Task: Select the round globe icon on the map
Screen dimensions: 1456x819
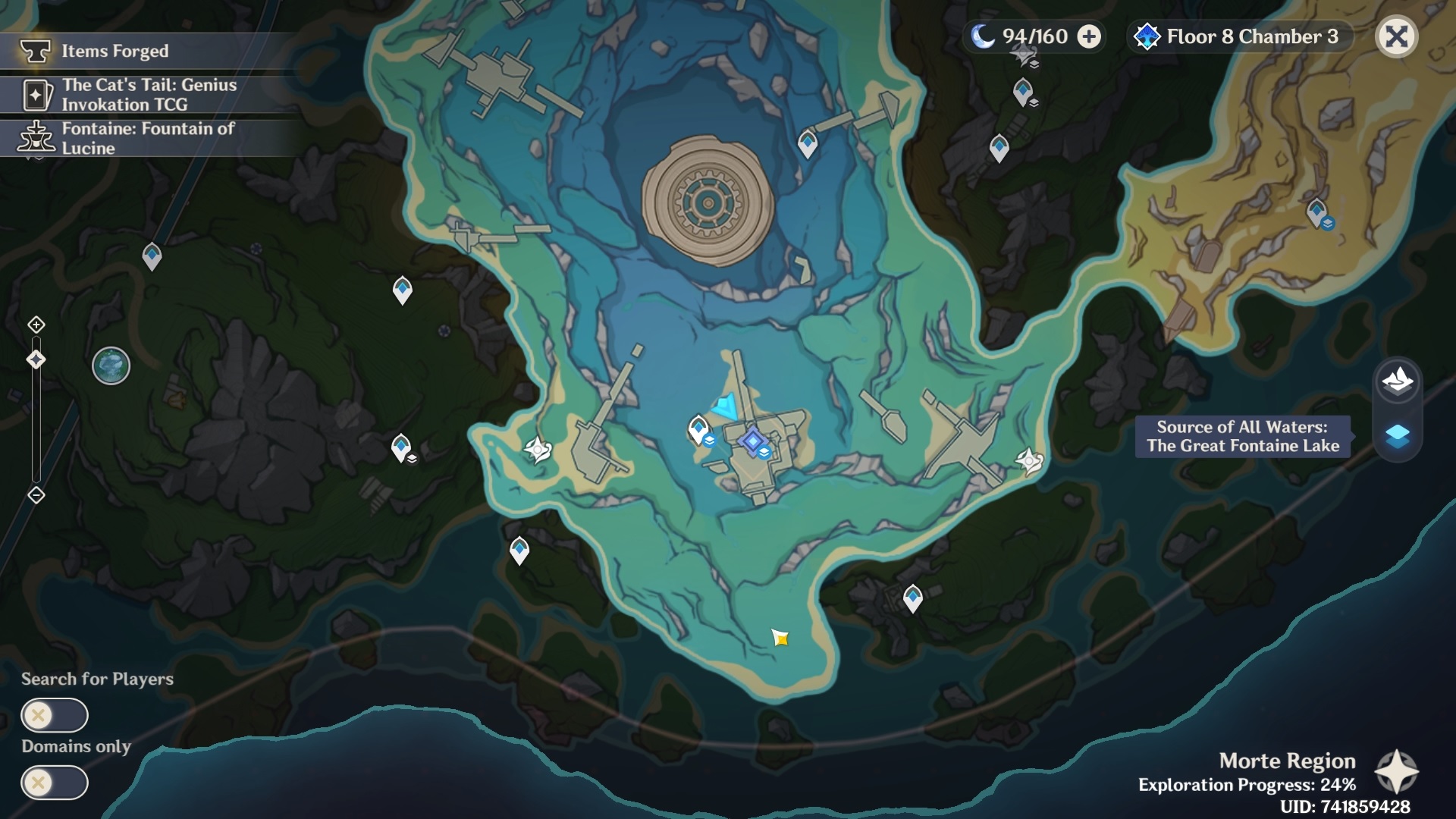Action: [x=111, y=366]
